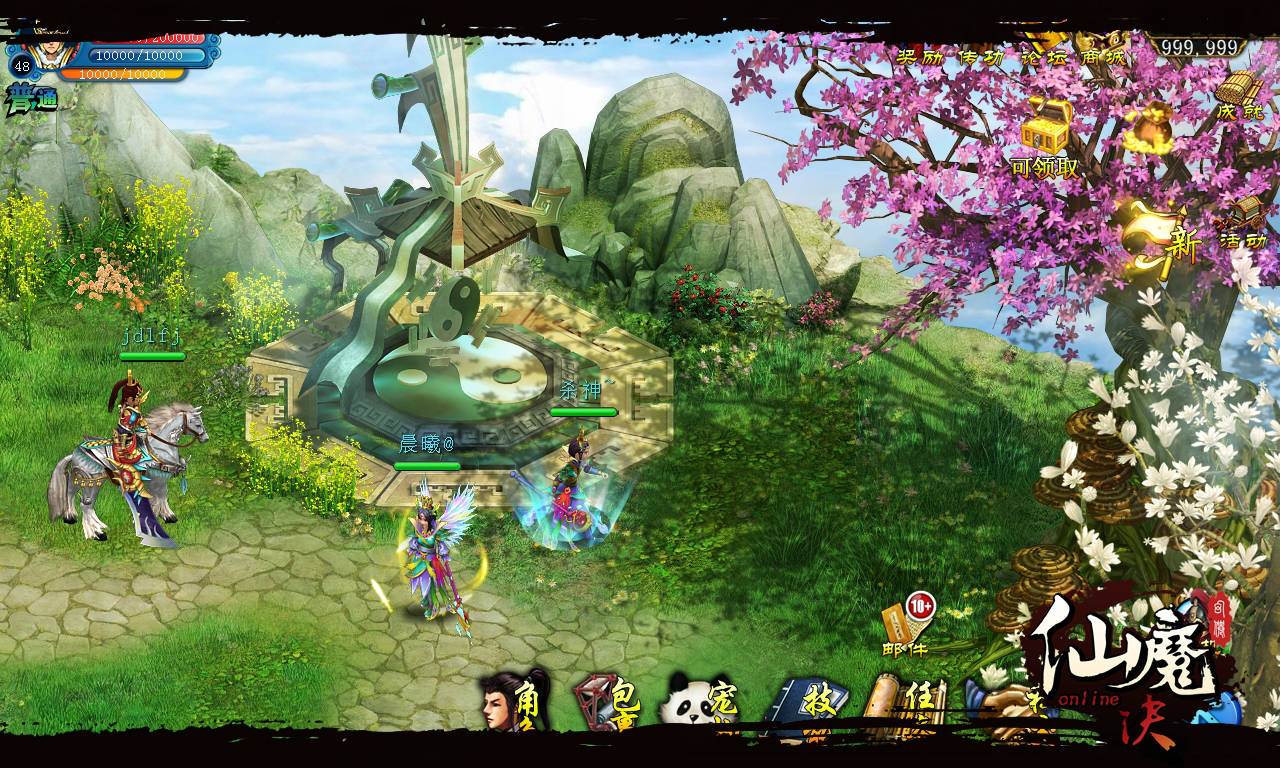
Task: Open the 包裹 bag inventory
Action: tap(608, 701)
